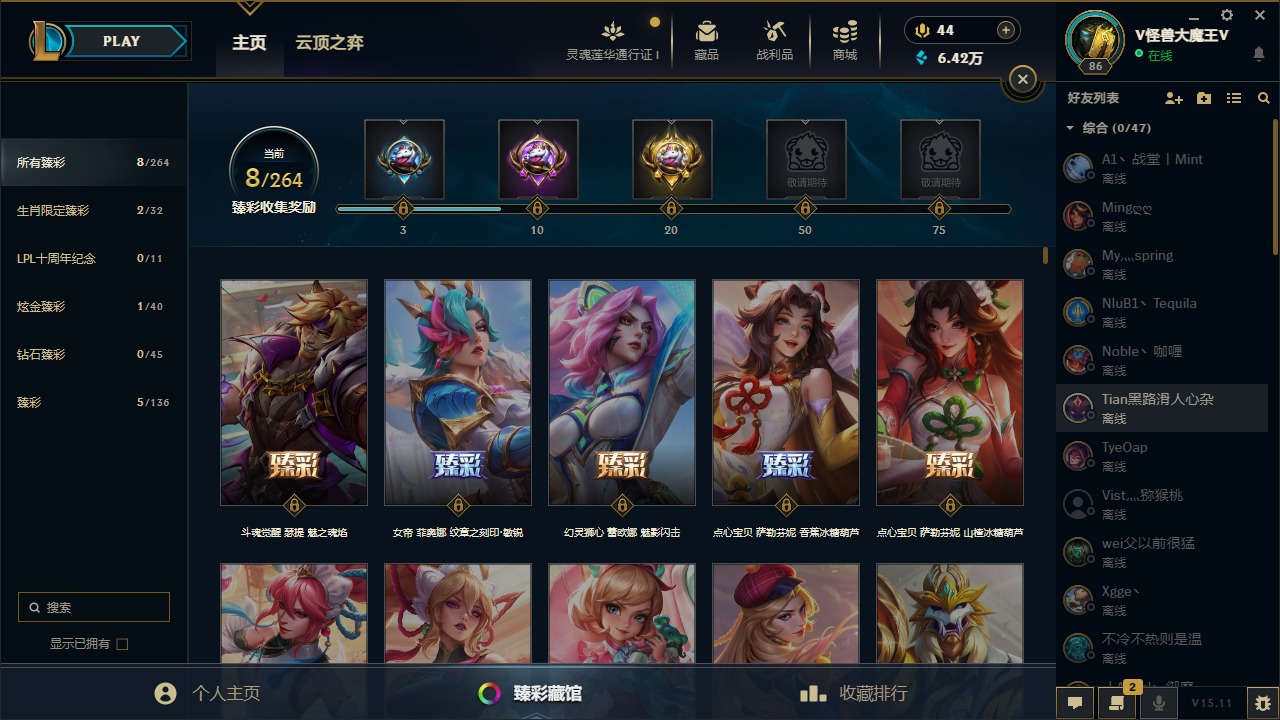Open the friend group folder creation icon
Image resolution: width=1280 pixels, height=720 pixels.
pyautogui.click(x=1204, y=97)
